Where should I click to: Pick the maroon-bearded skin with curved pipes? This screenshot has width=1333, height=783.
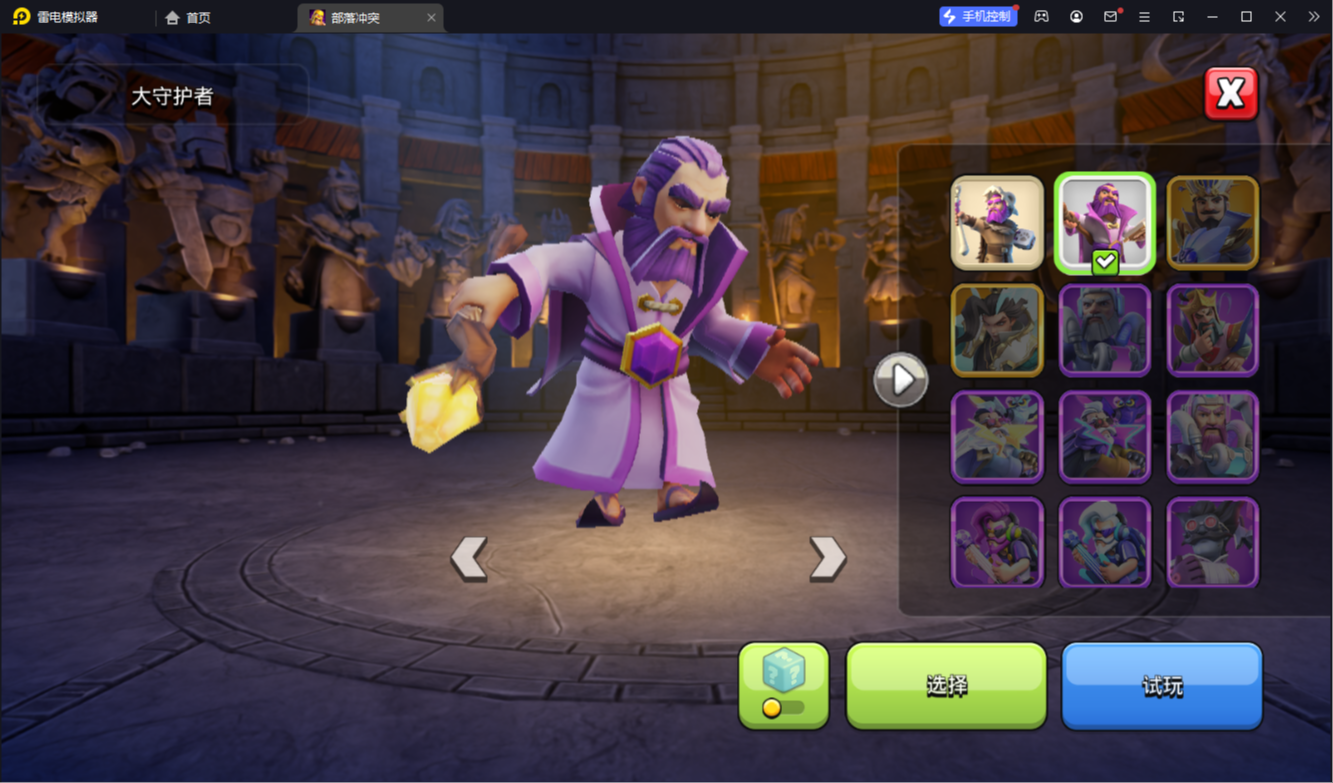pyautogui.click(x=1212, y=437)
